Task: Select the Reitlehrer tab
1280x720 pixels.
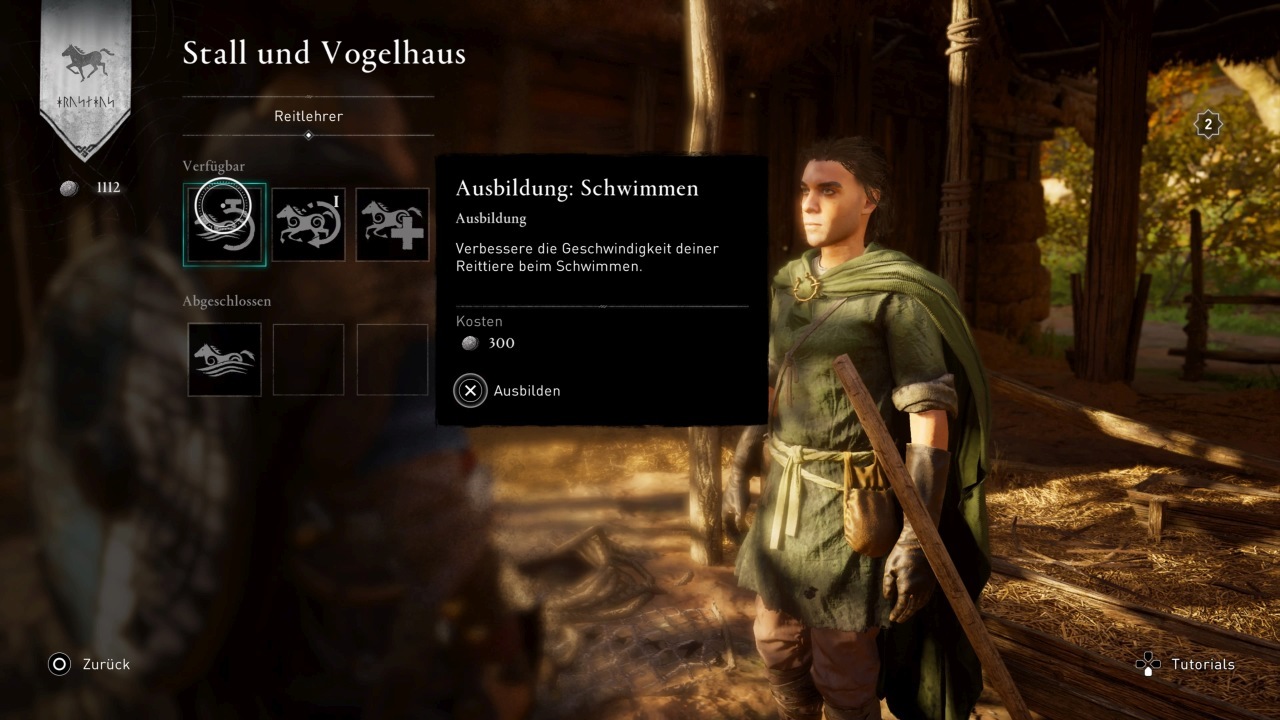Action: pos(308,116)
